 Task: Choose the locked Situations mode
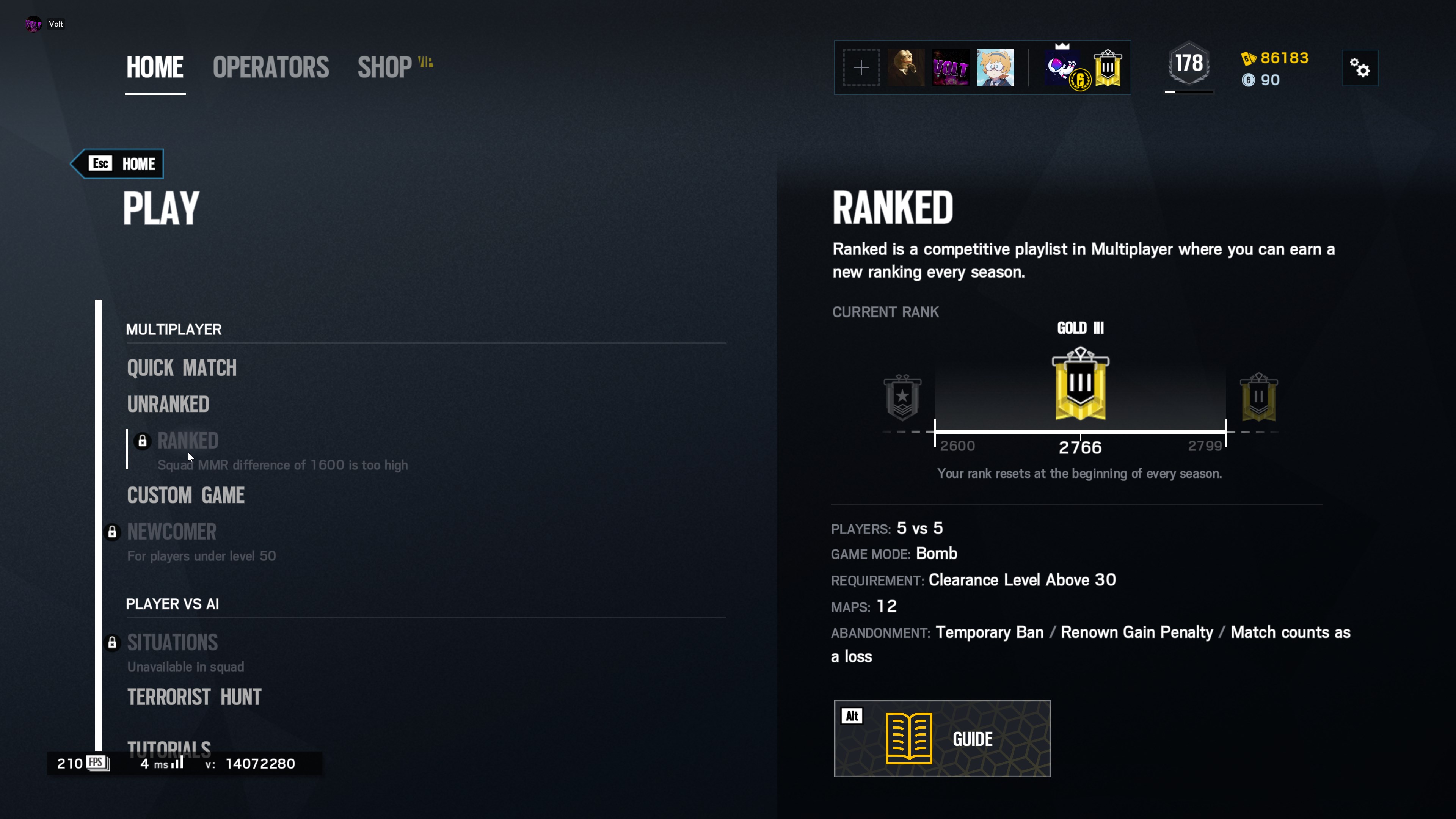click(x=173, y=643)
